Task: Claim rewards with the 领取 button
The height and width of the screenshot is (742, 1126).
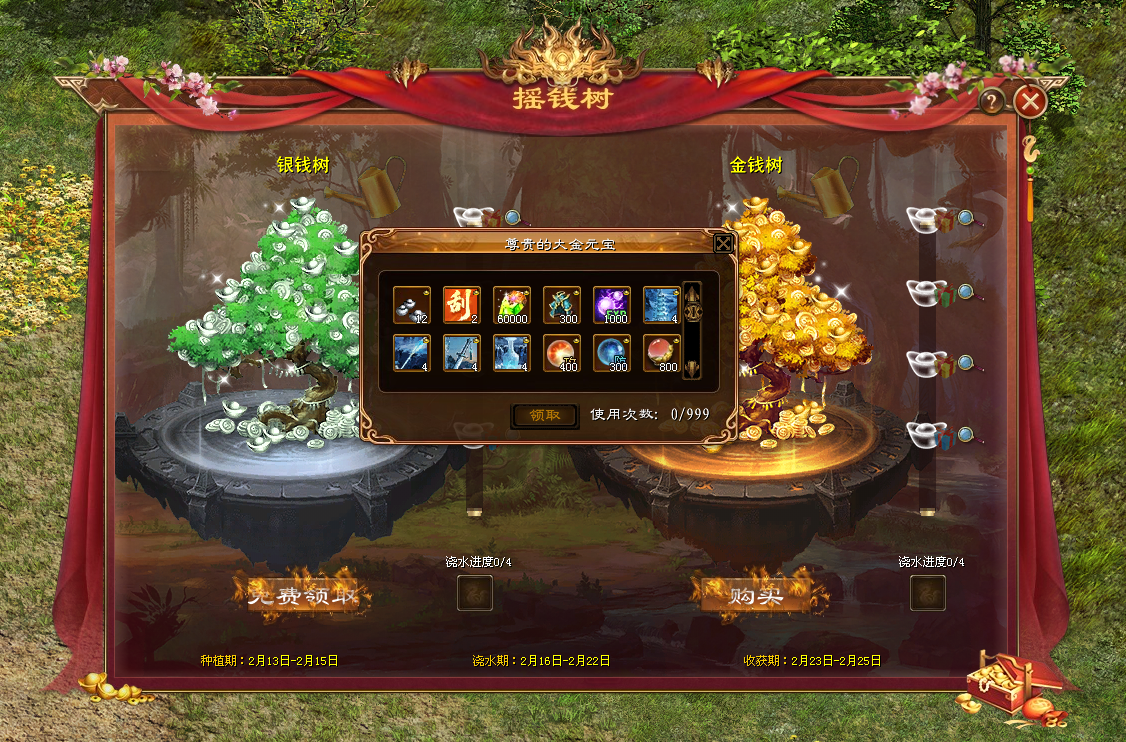Action: tap(544, 415)
